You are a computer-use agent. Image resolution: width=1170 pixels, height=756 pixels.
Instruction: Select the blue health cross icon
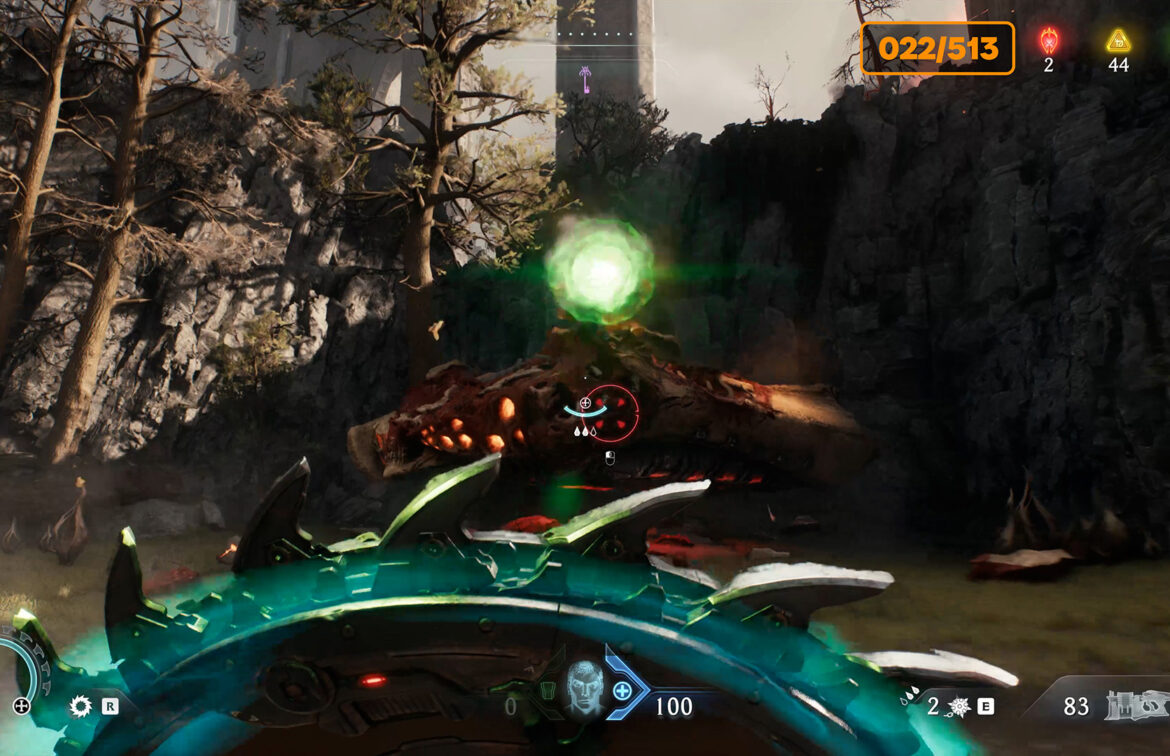click(x=622, y=690)
